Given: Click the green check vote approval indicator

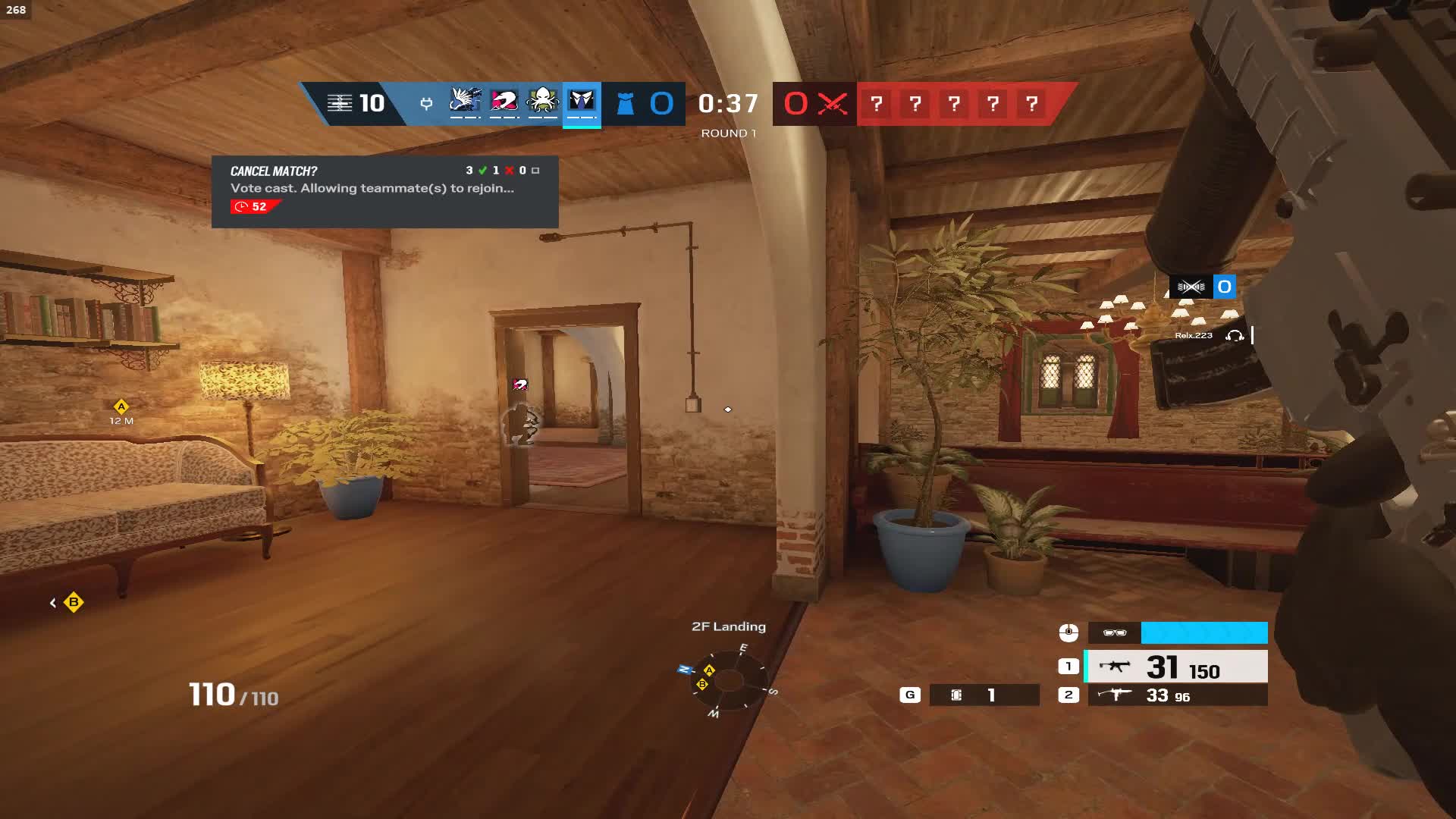Looking at the screenshot, I should click(481, 171).
